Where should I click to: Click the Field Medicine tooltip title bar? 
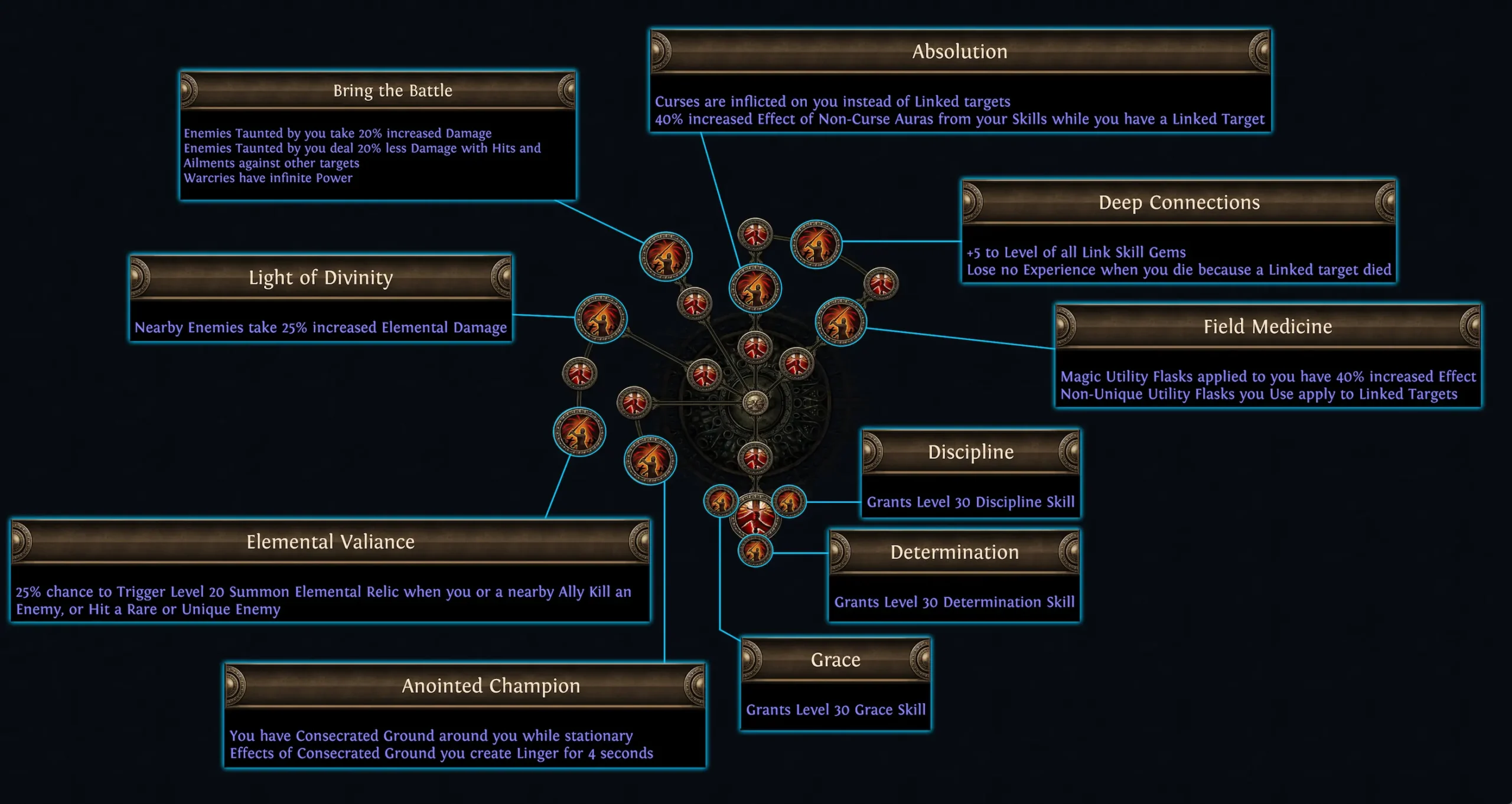click(x=1269, y=326)
